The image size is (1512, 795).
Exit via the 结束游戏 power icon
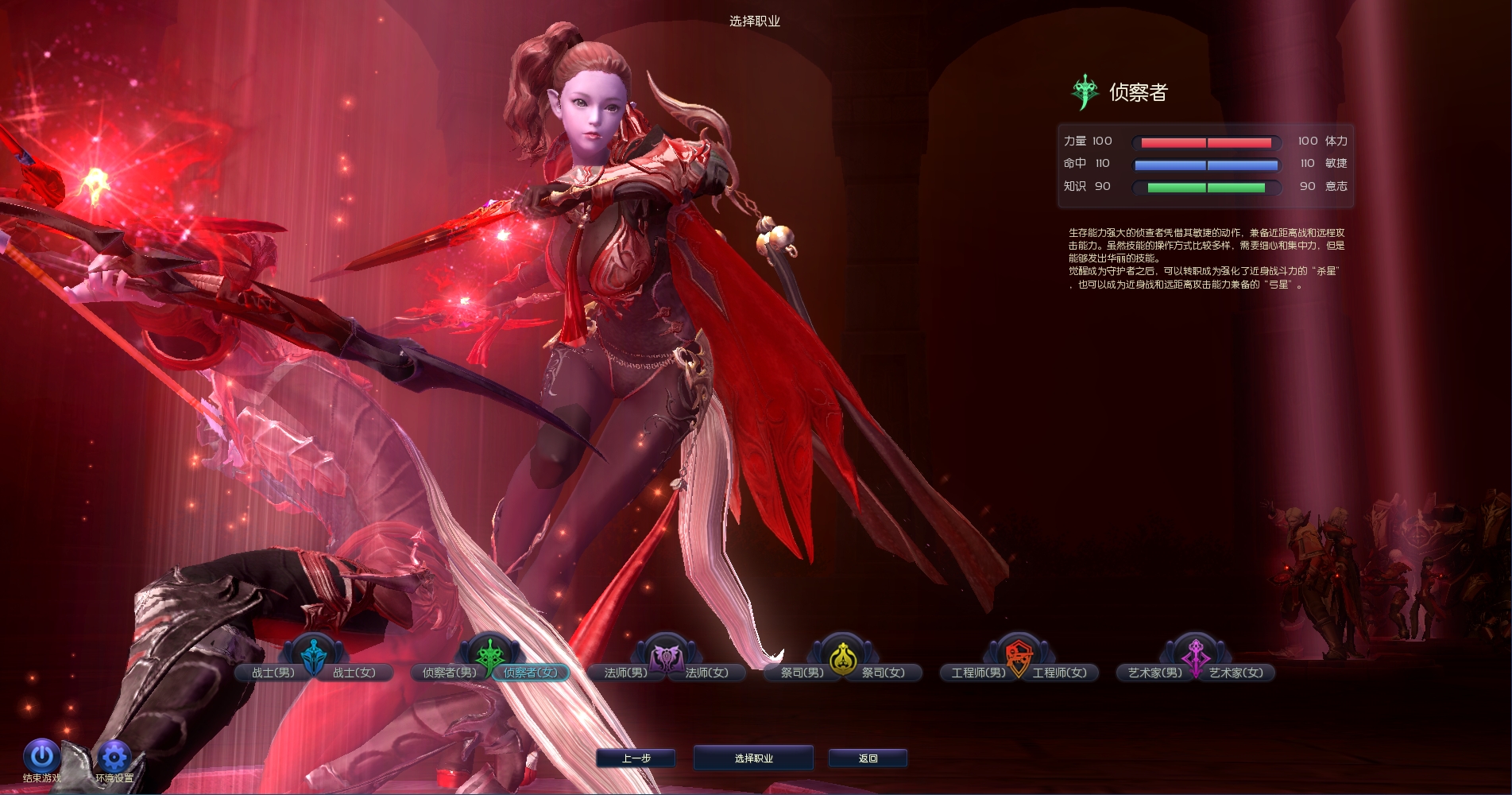tap(41, 756)
